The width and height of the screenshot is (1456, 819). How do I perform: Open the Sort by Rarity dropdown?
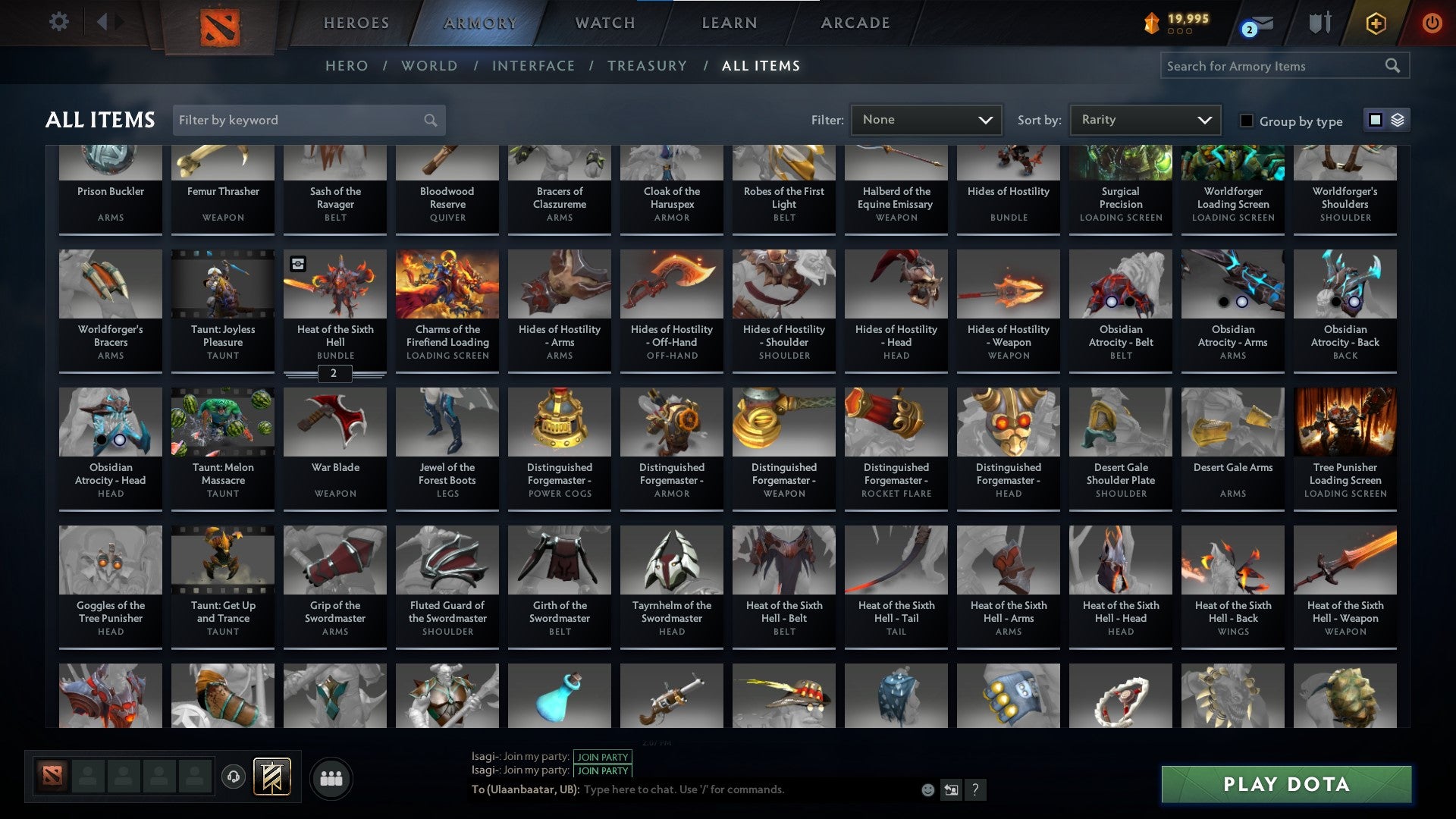click(1144, 119)
